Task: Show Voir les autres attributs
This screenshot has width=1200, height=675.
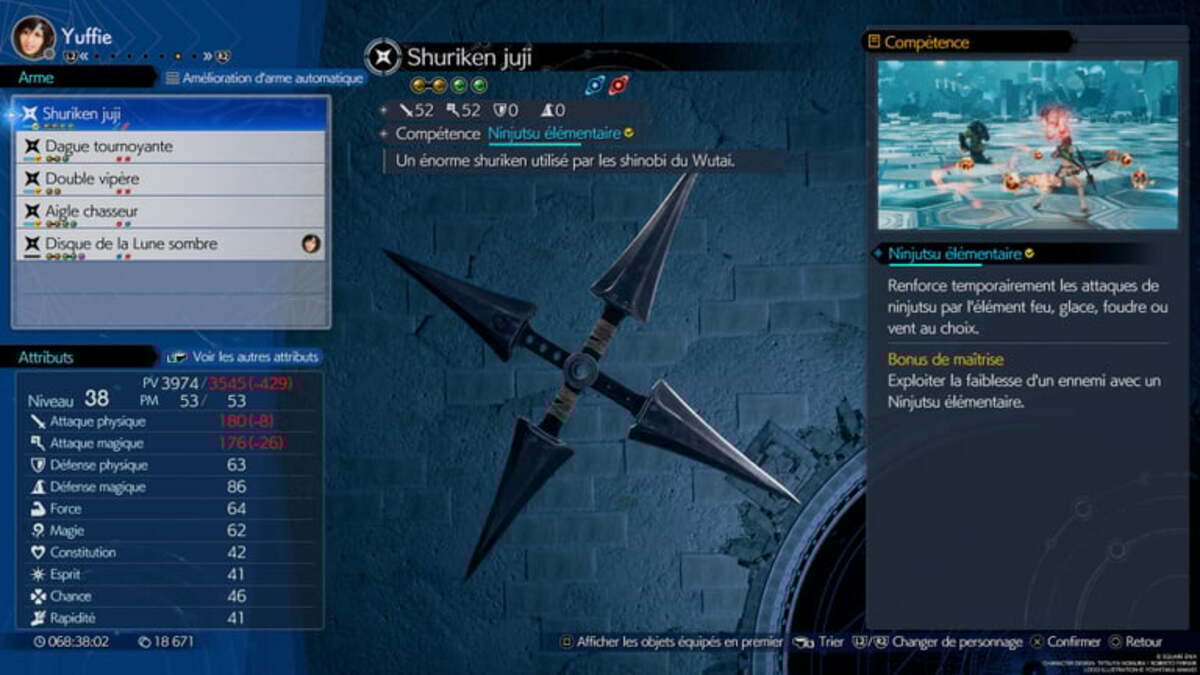Action: click(243, 357)
